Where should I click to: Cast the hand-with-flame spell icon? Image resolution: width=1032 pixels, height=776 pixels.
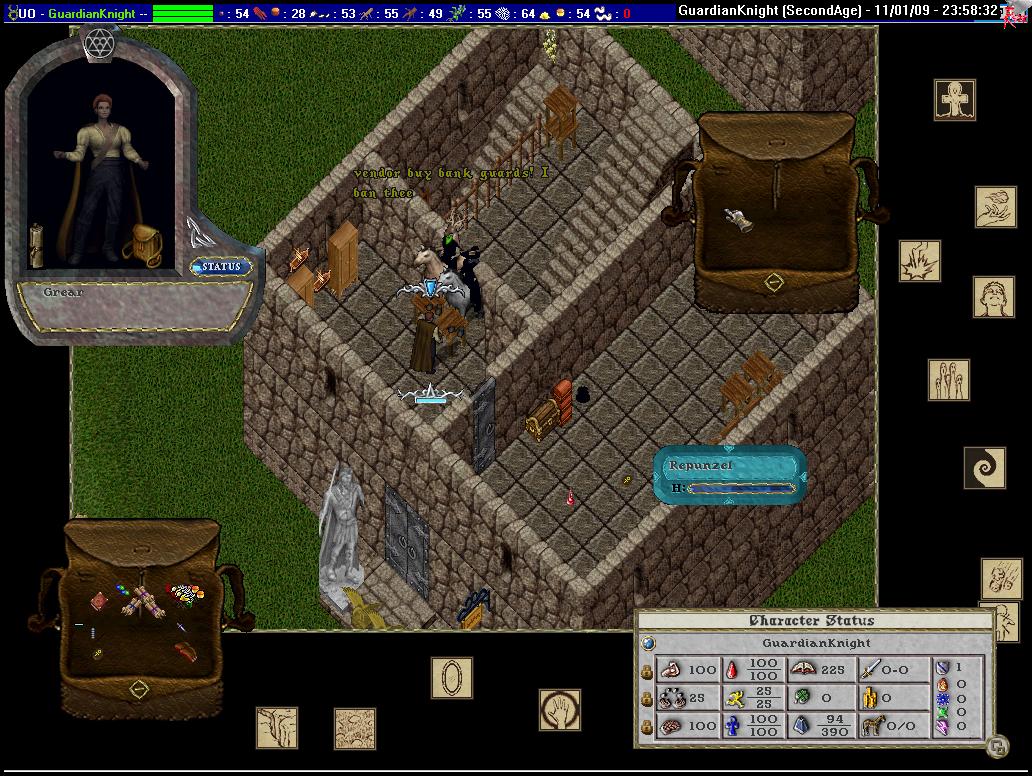point(995,206)
